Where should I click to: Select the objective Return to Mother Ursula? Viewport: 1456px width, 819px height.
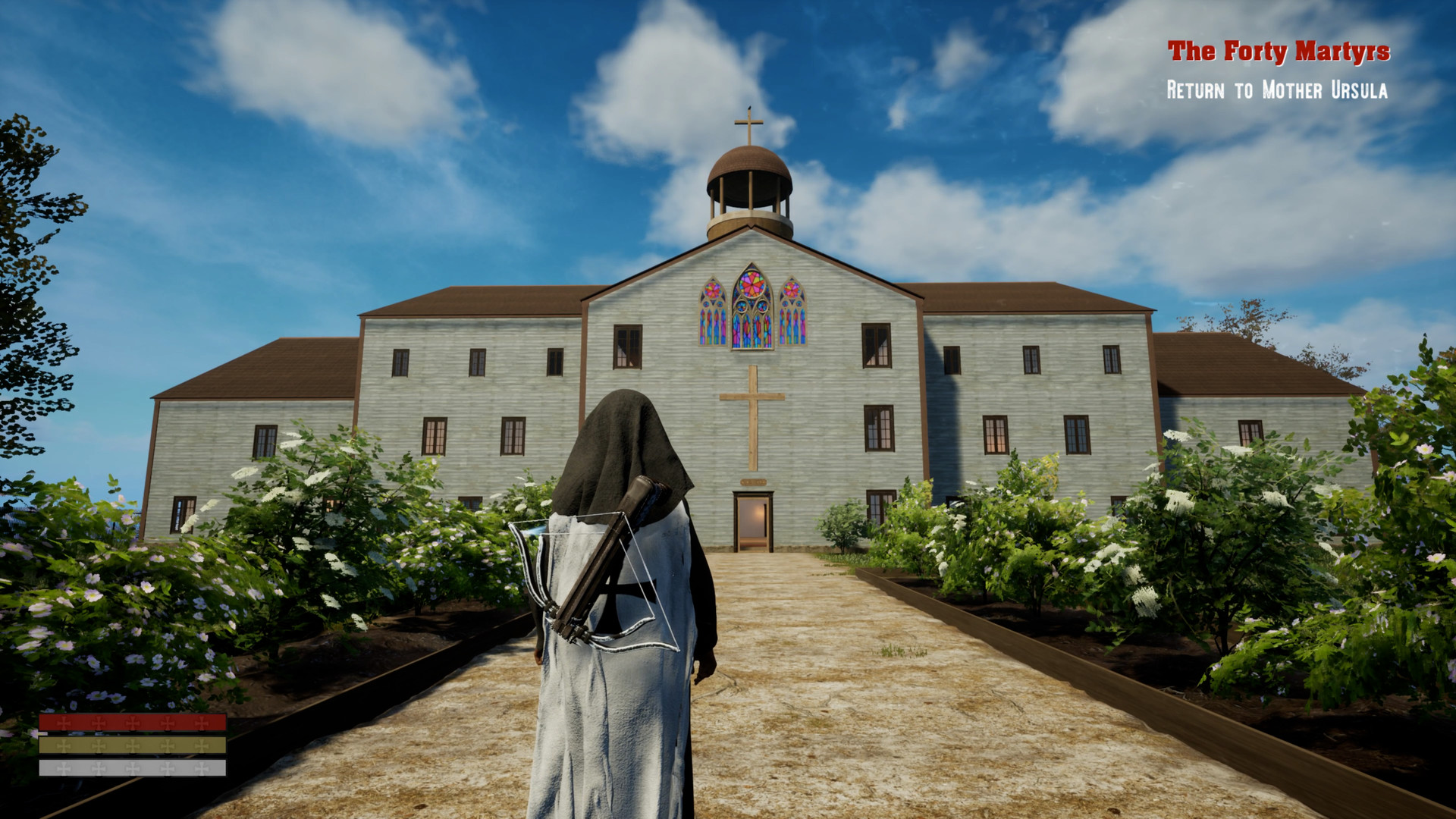1279,91
